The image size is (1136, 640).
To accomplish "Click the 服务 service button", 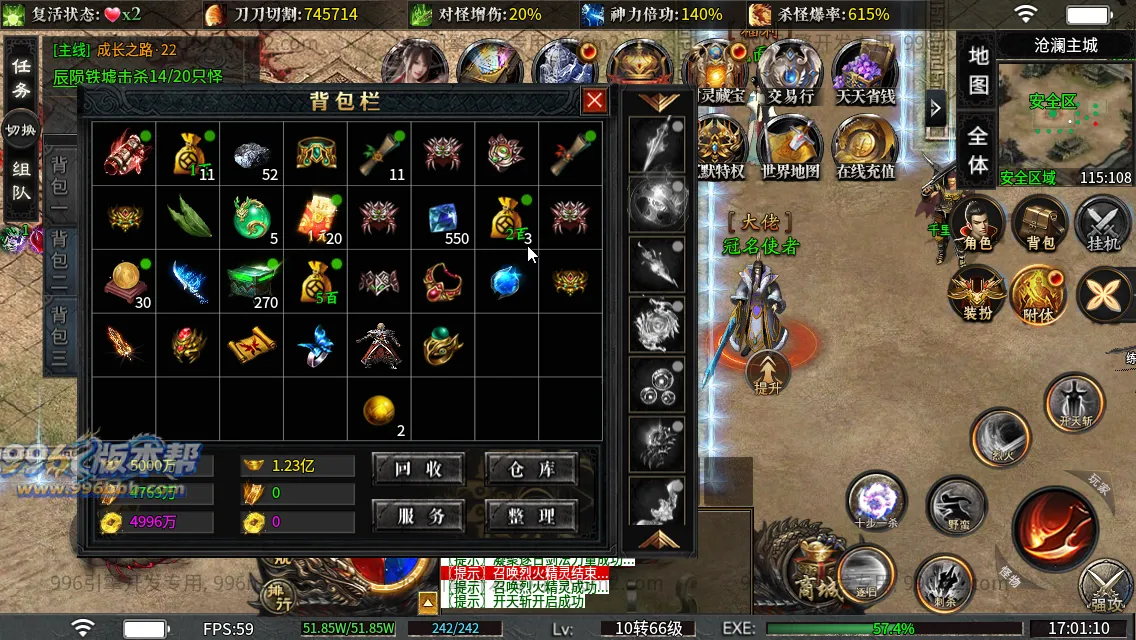I will tap(418, 516).
